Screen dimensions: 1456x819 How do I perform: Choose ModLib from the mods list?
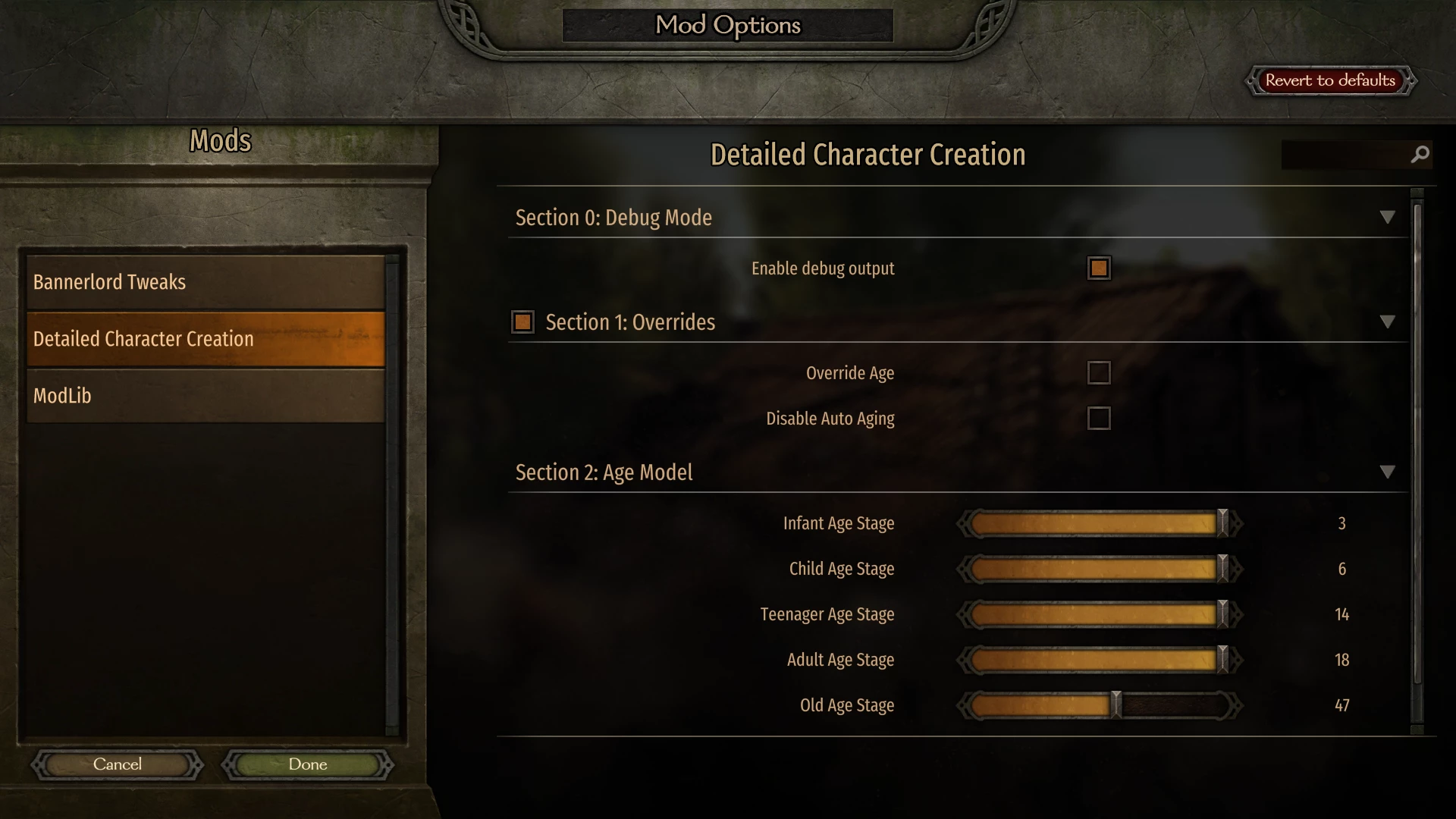[205, 396]
